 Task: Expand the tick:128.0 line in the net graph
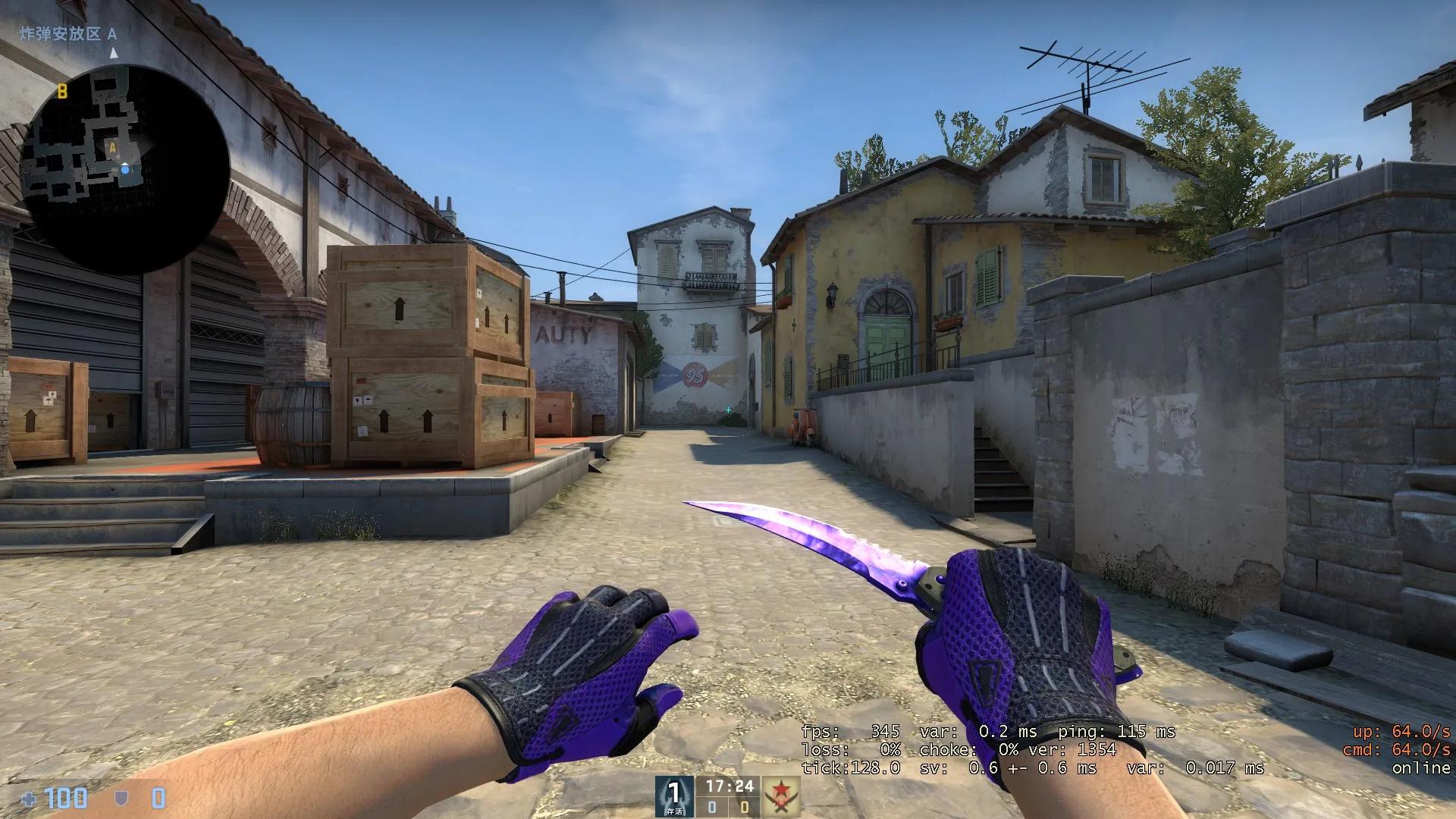pyautogui.click(x=849, y=768)
